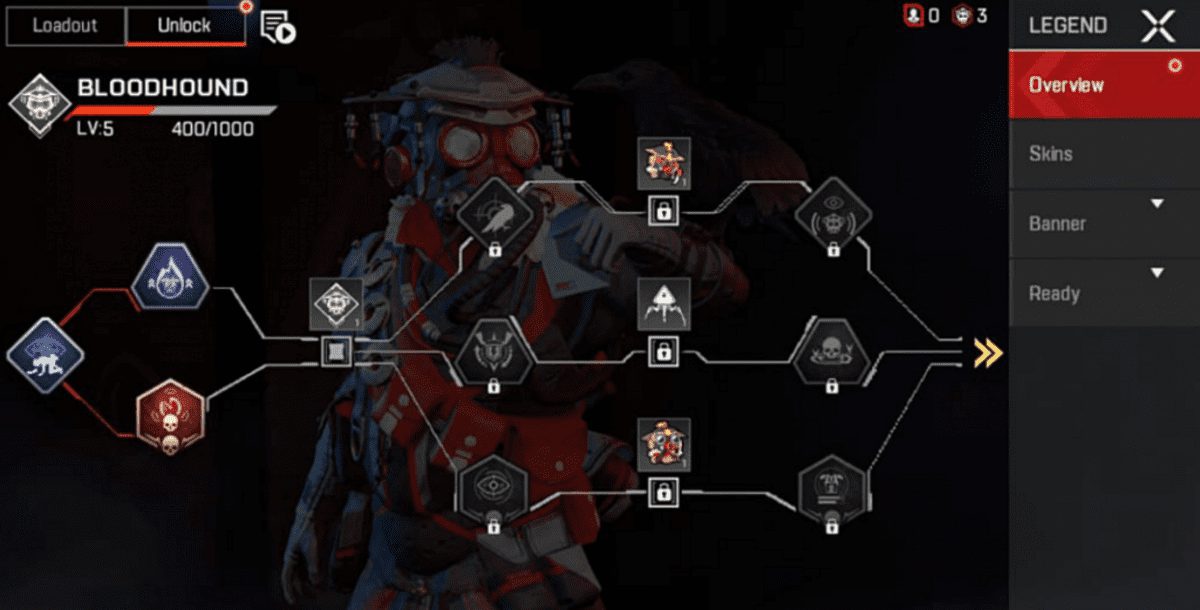Switch to the Loadout tab
The height and width of the screenshot is (610, 1200).
pos(66,26)
